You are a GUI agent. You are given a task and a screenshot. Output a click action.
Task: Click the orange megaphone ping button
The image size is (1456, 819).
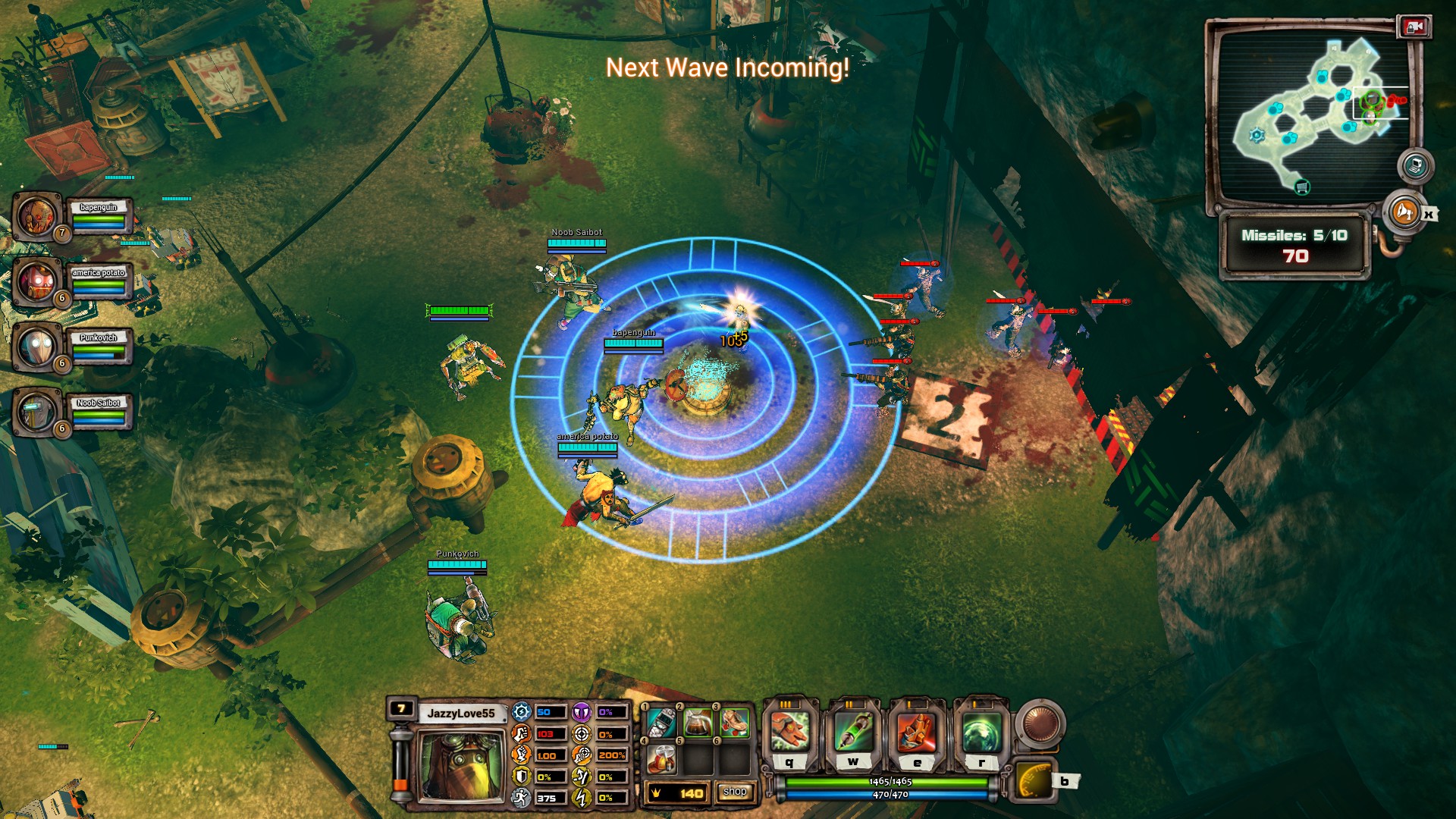pyautogui.click(x=1404, y=212)
